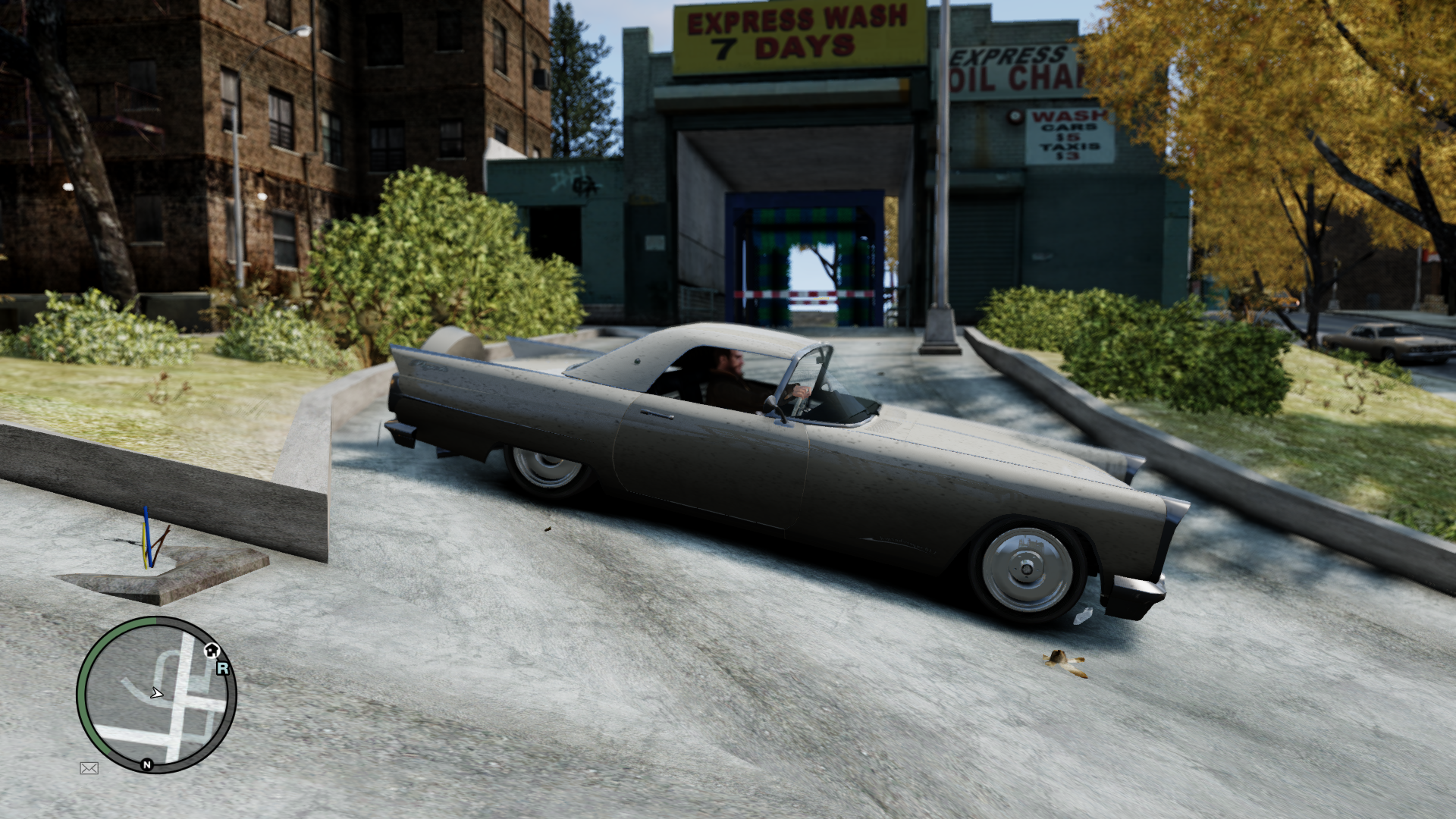The height and width of the screenshot is (819, 1456).
Task: Open the envelope message icon
Action: click(x=89, y=768)
